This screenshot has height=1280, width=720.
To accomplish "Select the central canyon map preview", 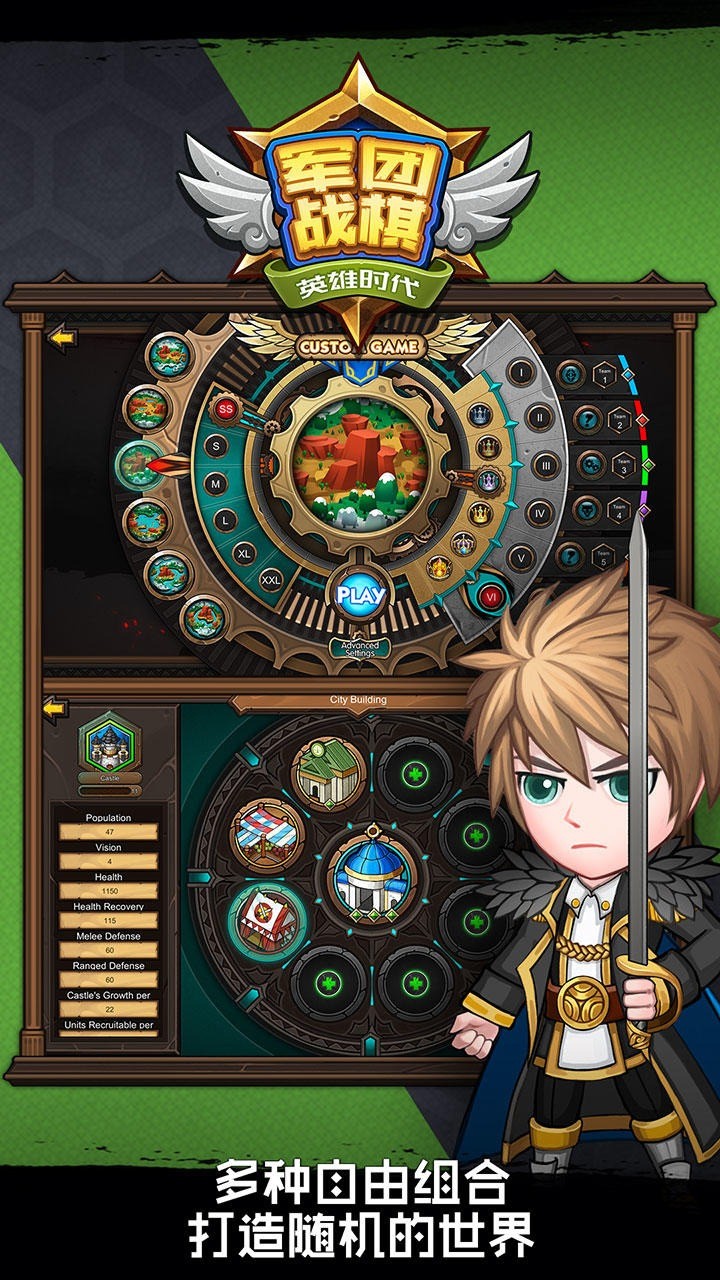I will click(360, 462).
